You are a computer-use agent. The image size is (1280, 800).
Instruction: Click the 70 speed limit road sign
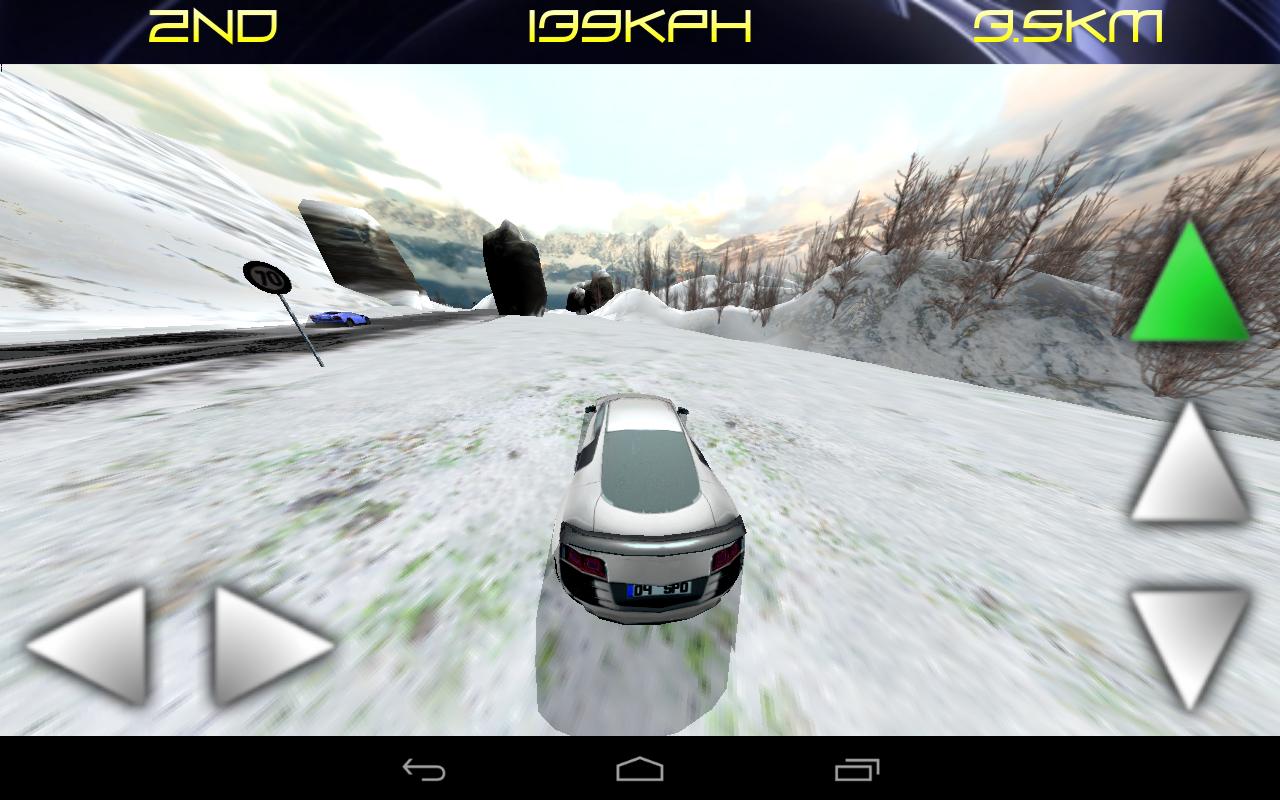click(268, 276)
